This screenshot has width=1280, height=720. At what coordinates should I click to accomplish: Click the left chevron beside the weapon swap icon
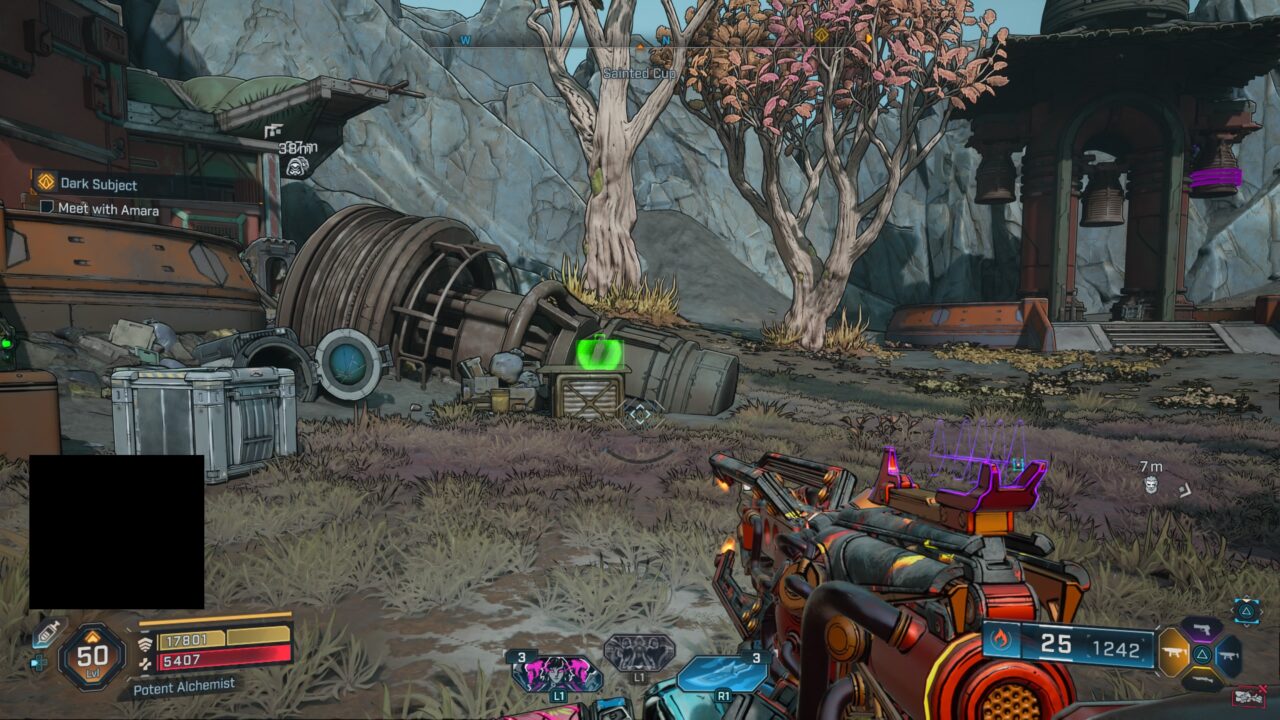1233,610
